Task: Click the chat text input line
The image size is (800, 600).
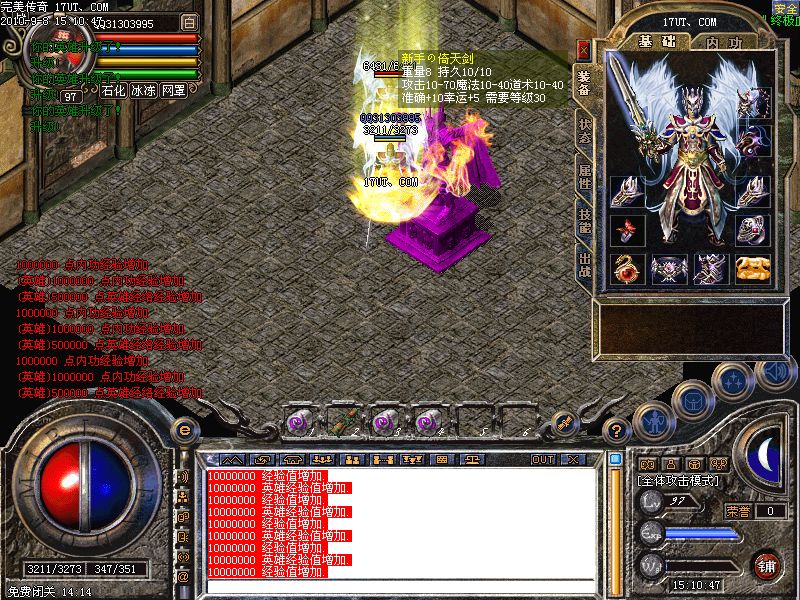Action: (x=400, y=585)
